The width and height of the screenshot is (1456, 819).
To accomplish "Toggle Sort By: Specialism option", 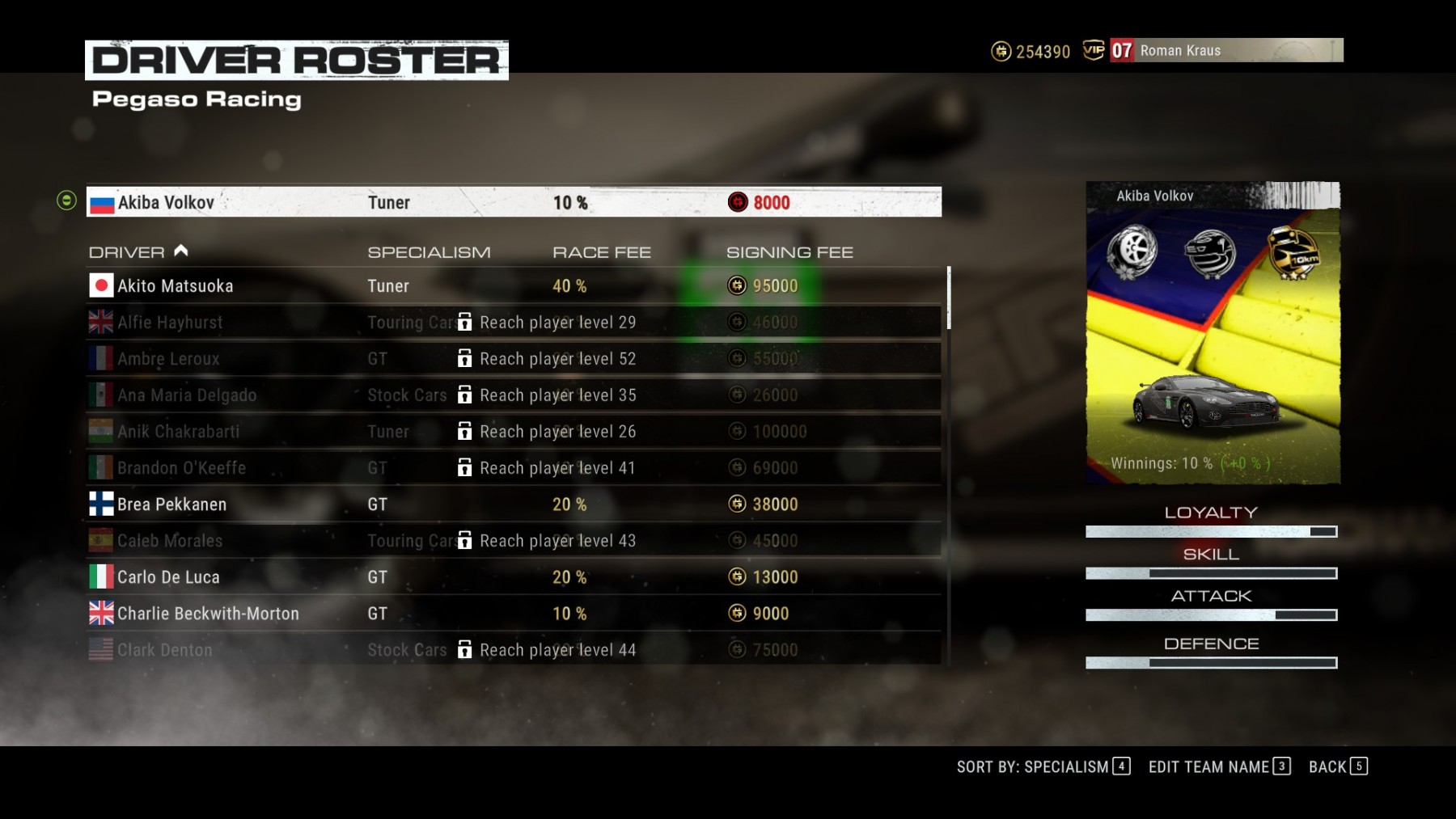I will tap(1043, 766).
